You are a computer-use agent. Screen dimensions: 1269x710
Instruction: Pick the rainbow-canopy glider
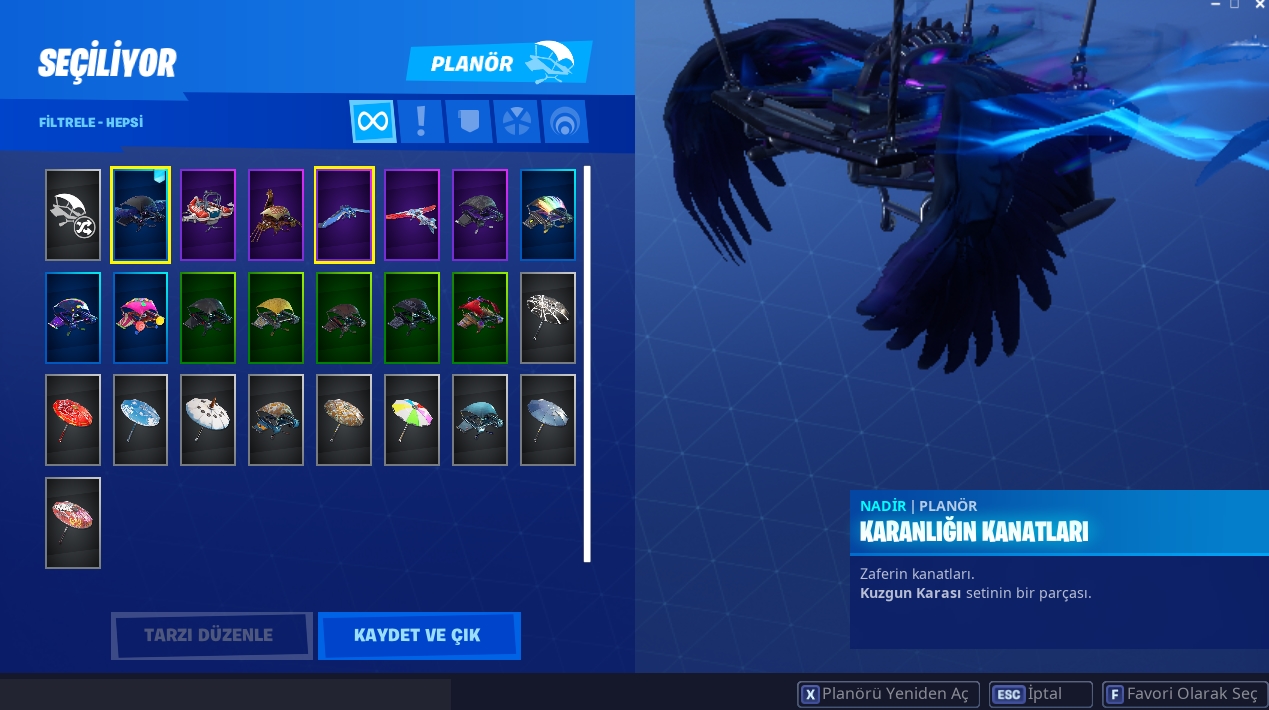coord(548,215)
